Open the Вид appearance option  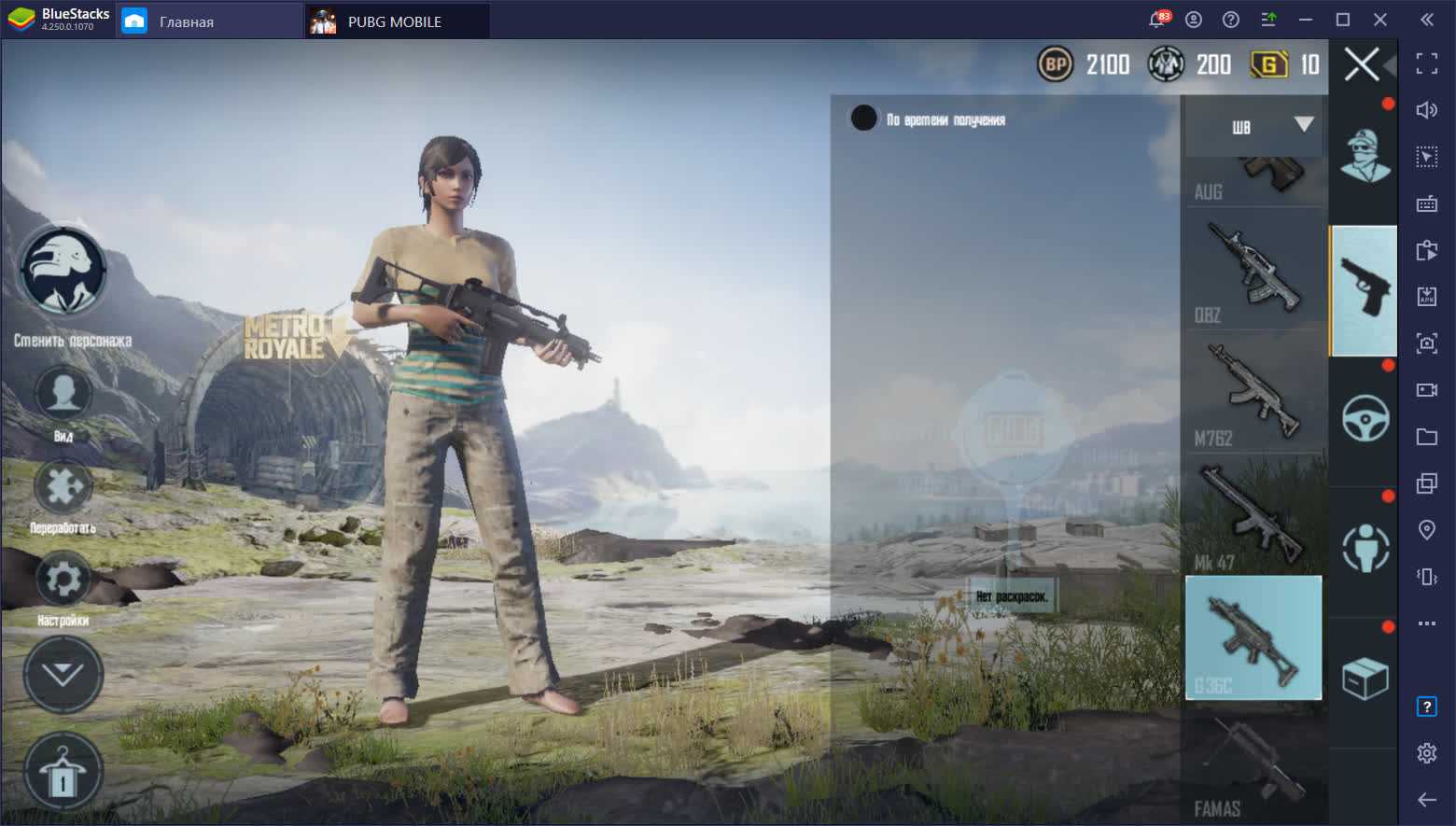(63, 395)
